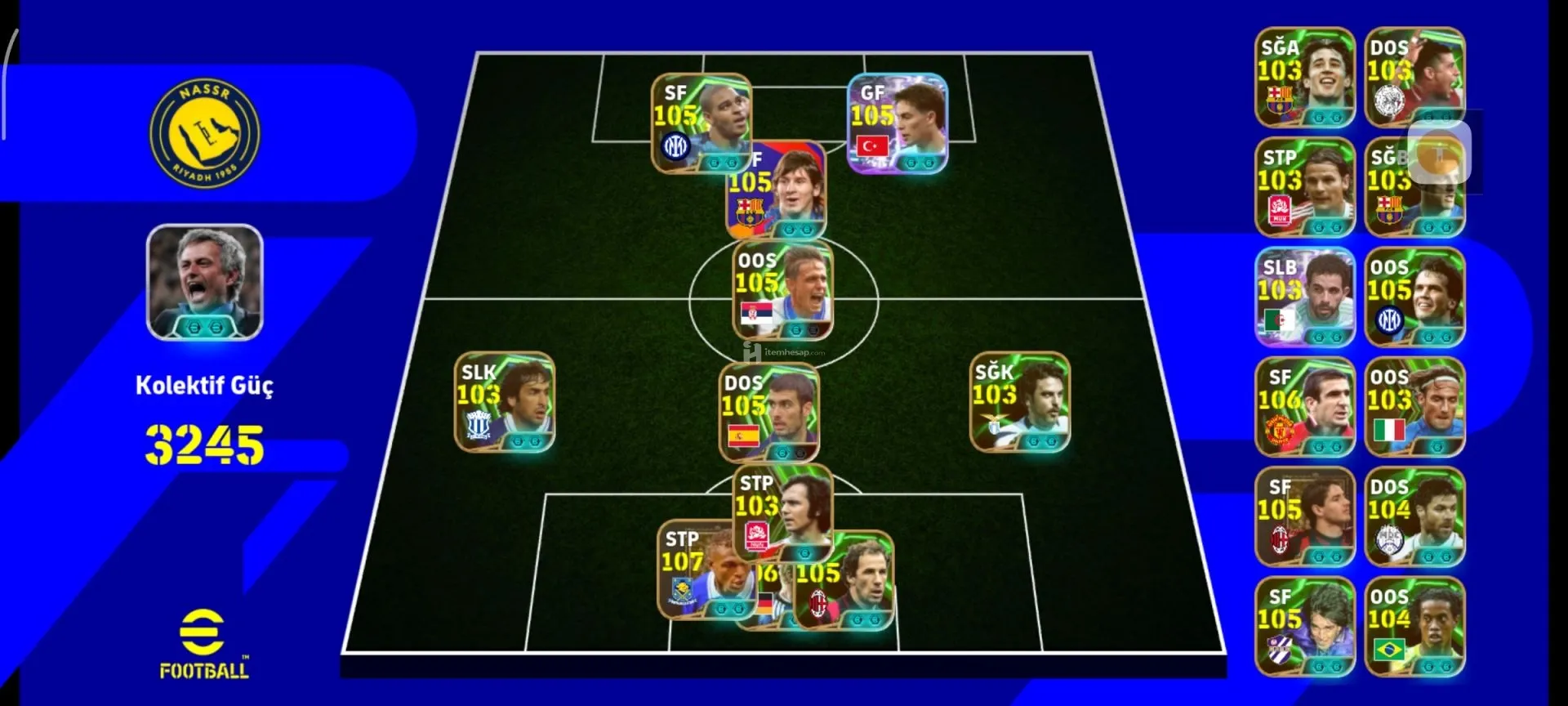Screen dimensions: 1568x706
Task: Tap the orange floating overlay button
Action: click(x=1439, y=153)
